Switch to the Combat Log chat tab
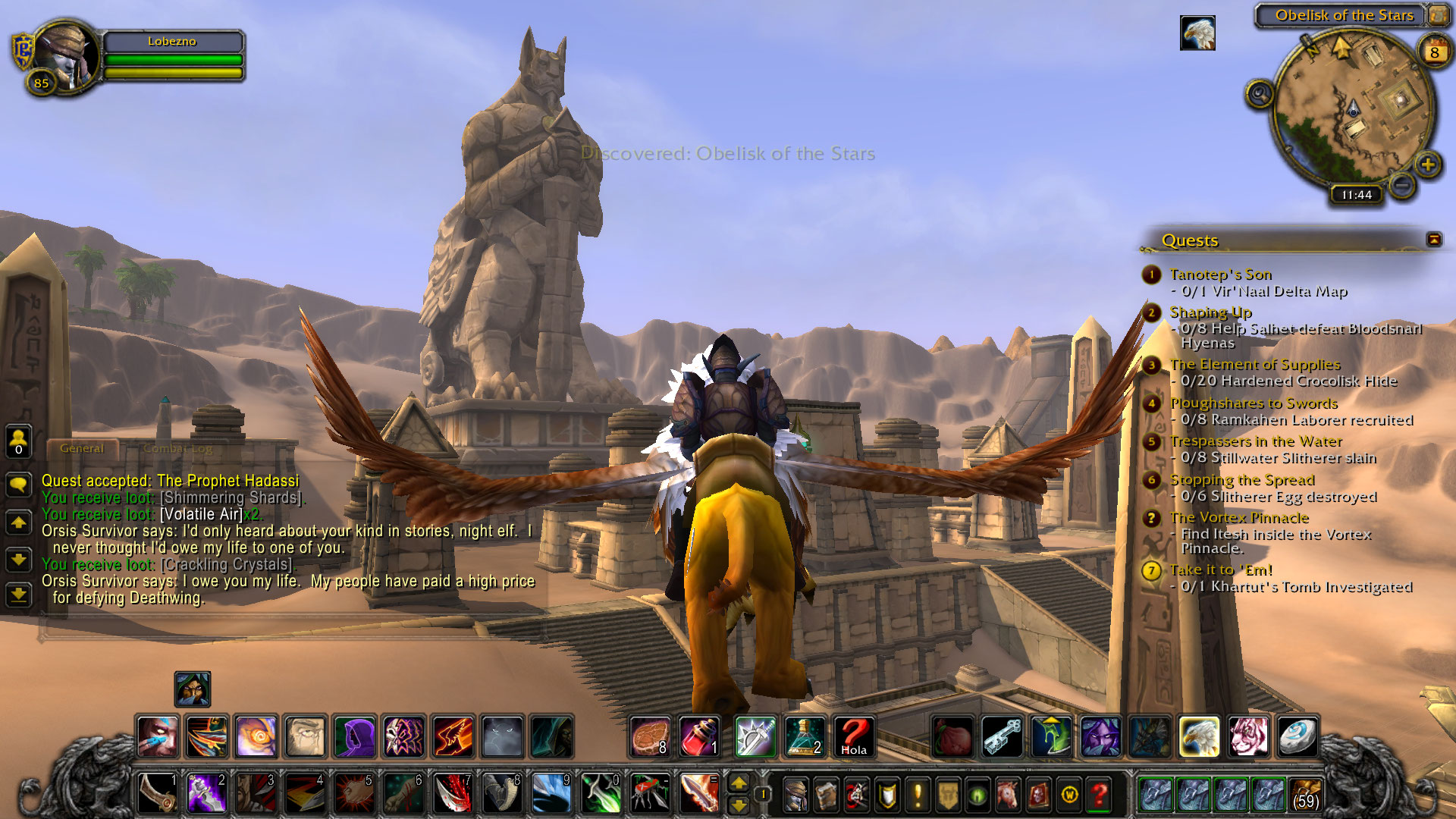Viewport: 1456px width, 819px height. pyautogui.click(x=178, y=448)
